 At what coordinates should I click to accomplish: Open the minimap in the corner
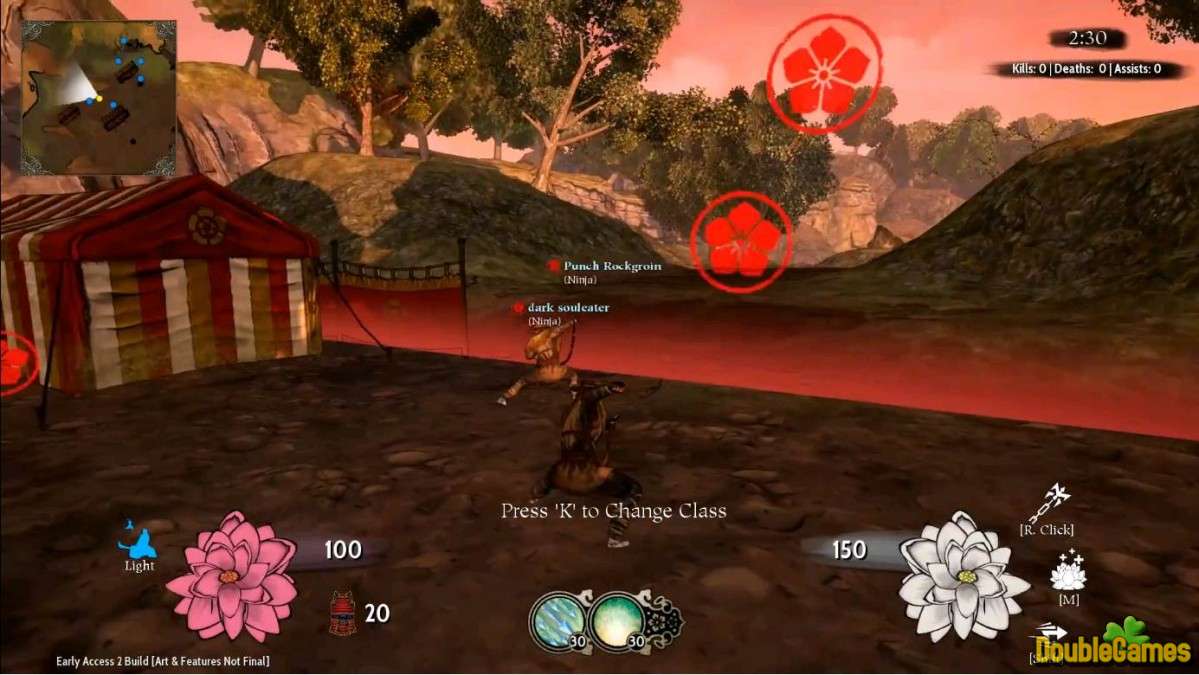(x=98, y=97)
